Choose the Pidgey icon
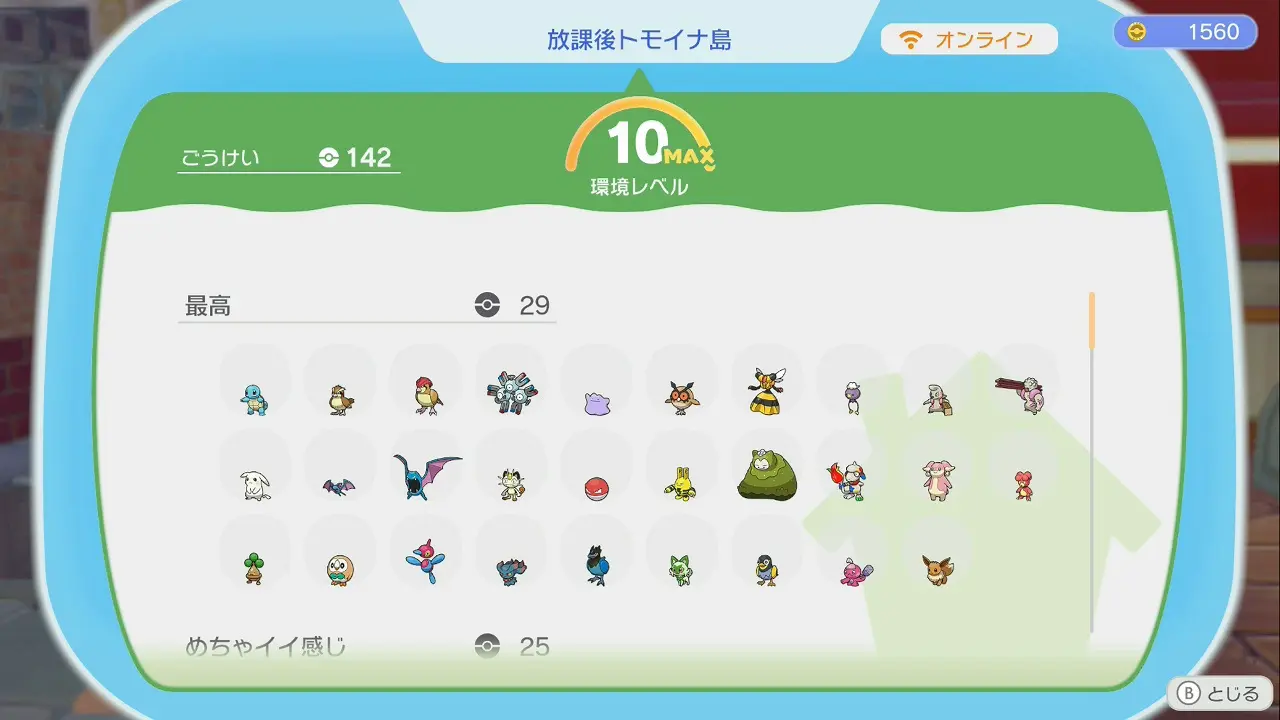Viewport: 1280px width, 720px height. [341, 399]
